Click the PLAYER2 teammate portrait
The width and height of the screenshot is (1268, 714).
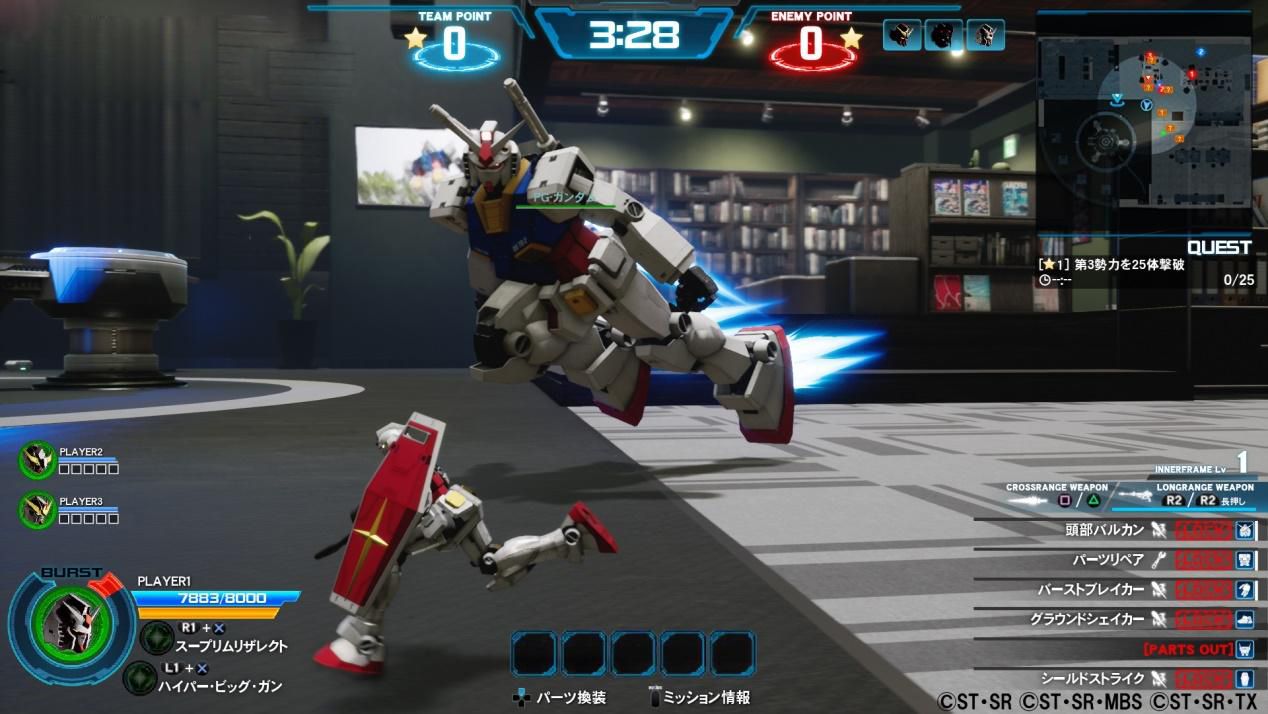pos(38,459)
